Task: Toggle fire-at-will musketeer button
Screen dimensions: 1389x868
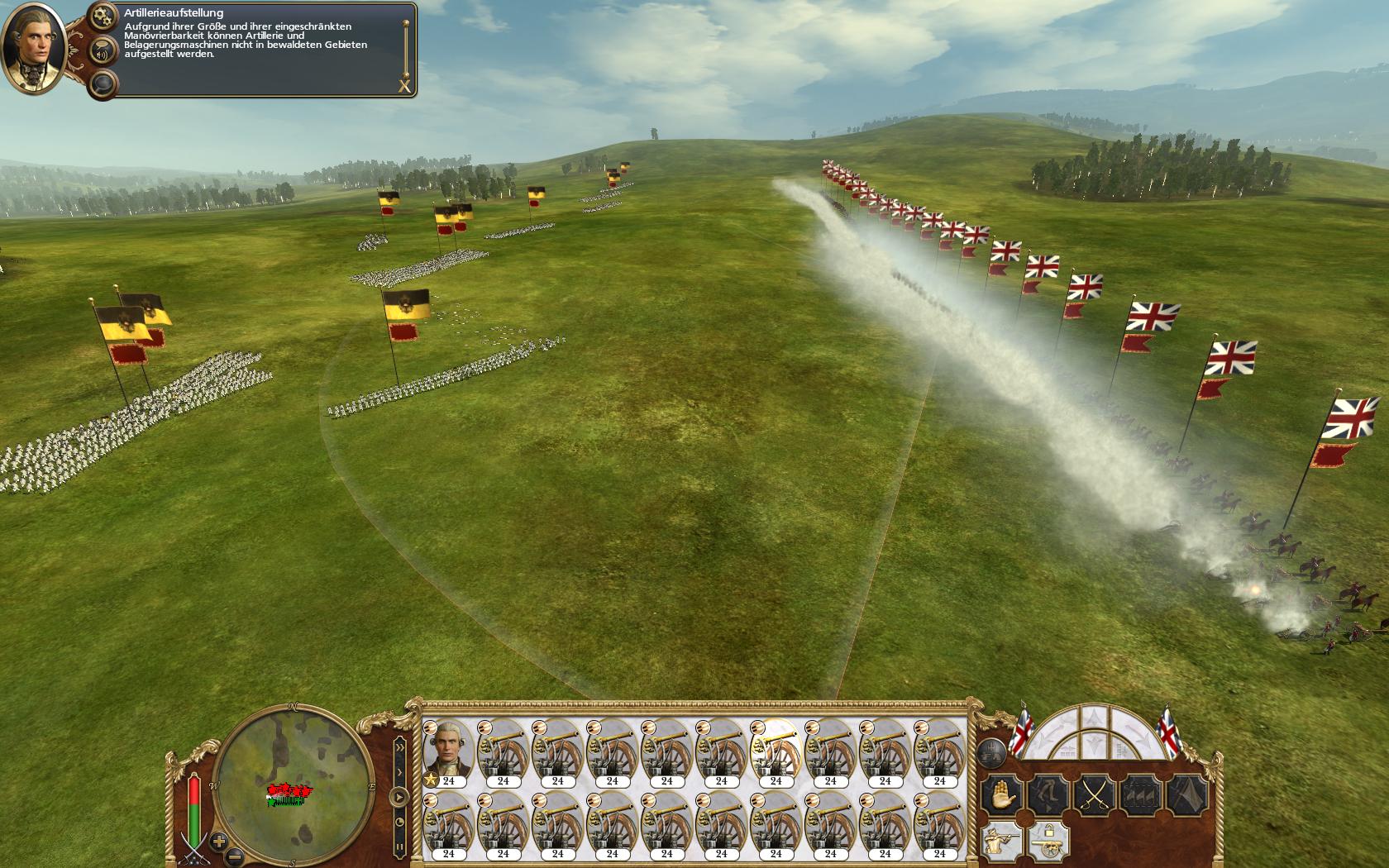Action: (1002, 841)
